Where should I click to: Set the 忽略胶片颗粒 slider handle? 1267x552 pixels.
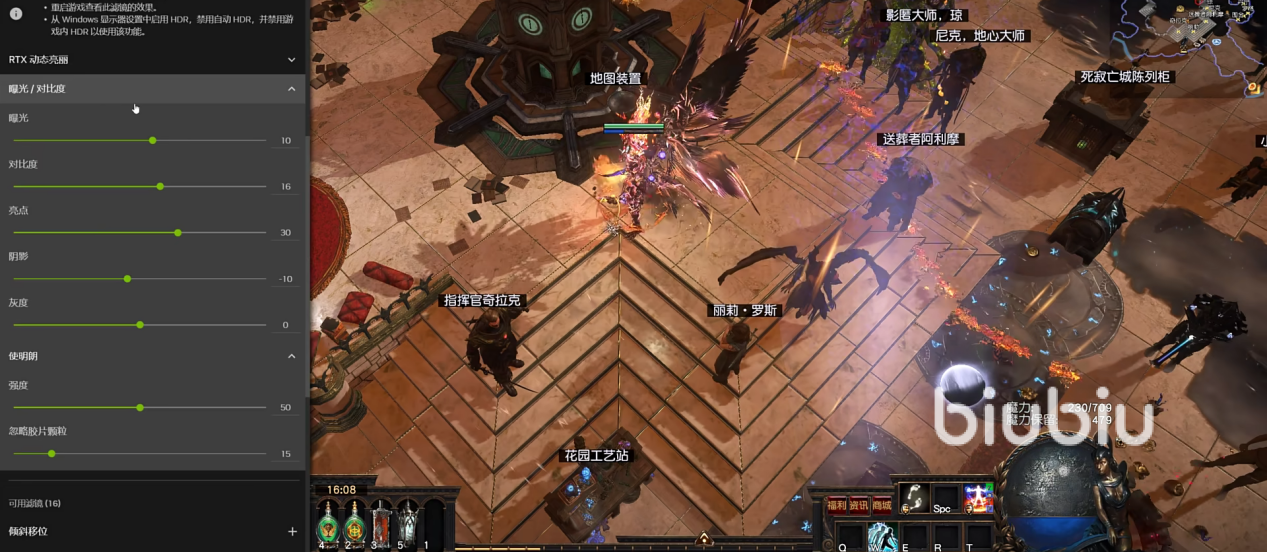pyautogui.click(x=52, y=453)
